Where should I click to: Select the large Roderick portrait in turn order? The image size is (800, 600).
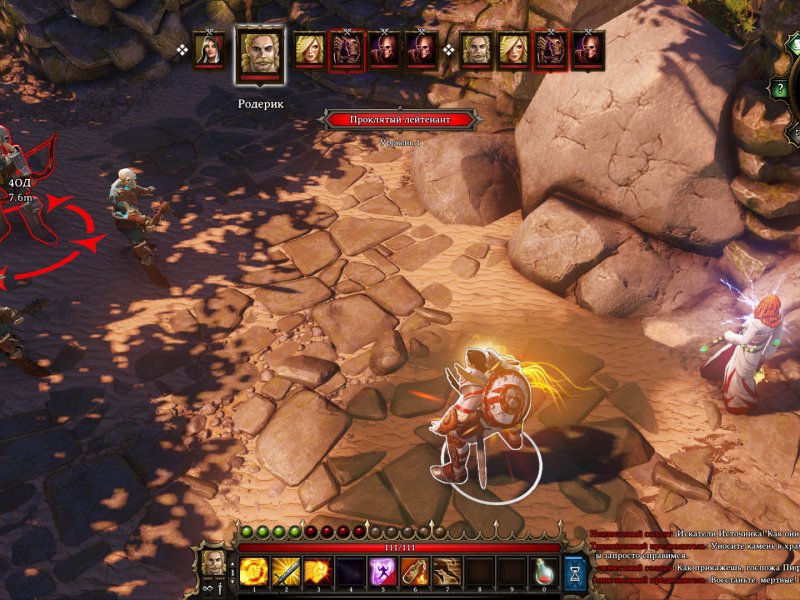pos(260,54)
